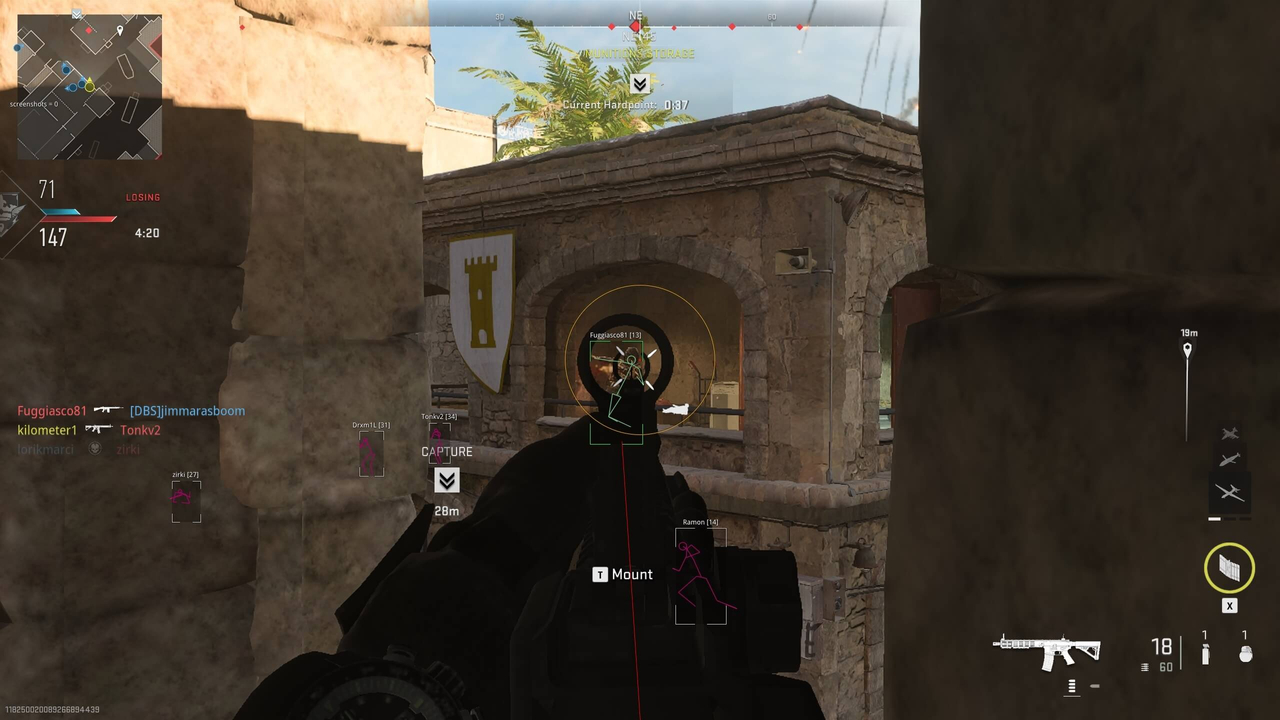The width and height of the screenshot is (1280, 720).
Task: Select the first airstrike killstreak icon
Action: [1230, 433]
